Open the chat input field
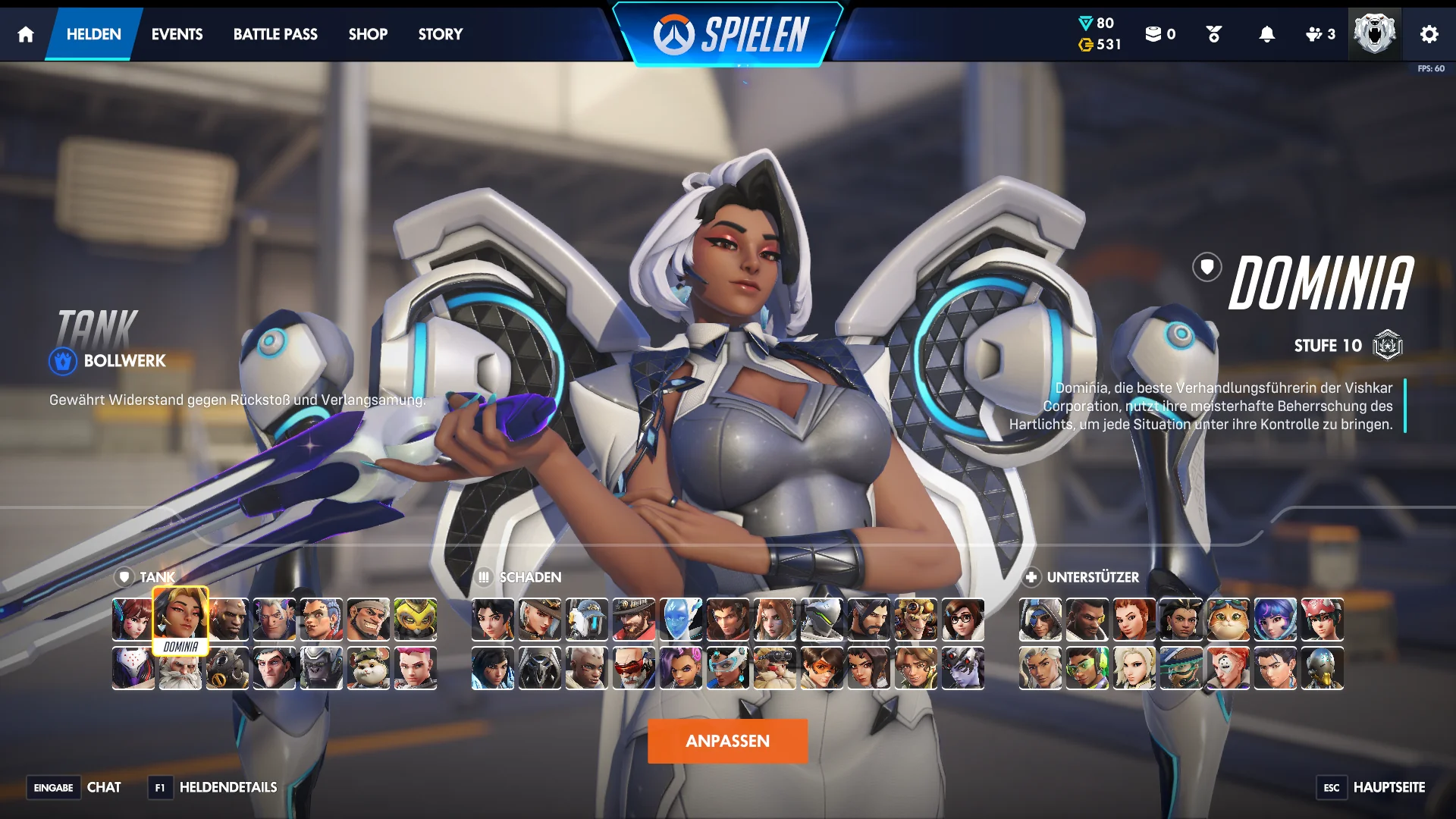The width and height of the screenshot is (1456, 819). tap(105, 788)
